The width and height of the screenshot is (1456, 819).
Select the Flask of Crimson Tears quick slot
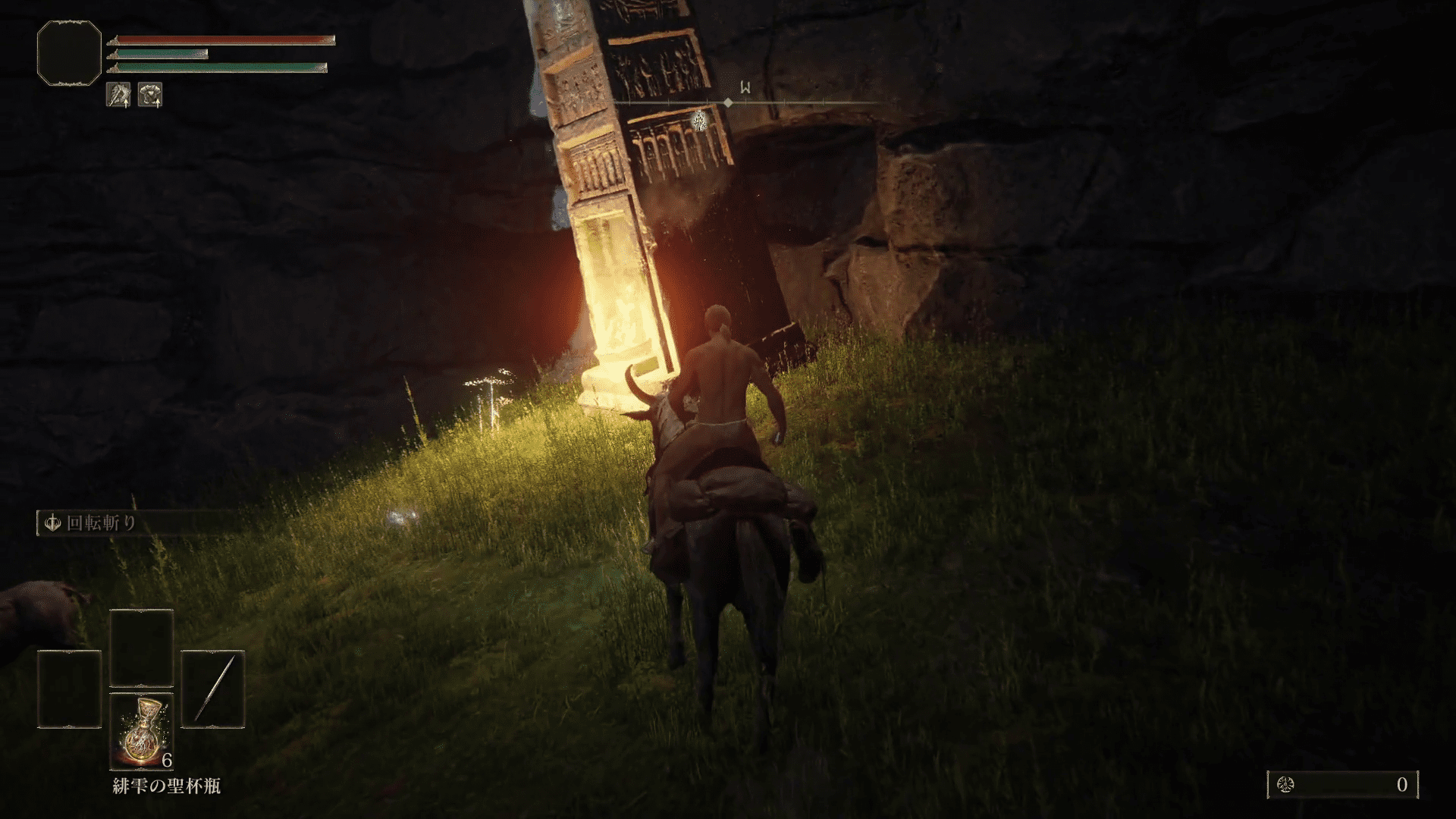pyautogui.click(x=142, y=730)
